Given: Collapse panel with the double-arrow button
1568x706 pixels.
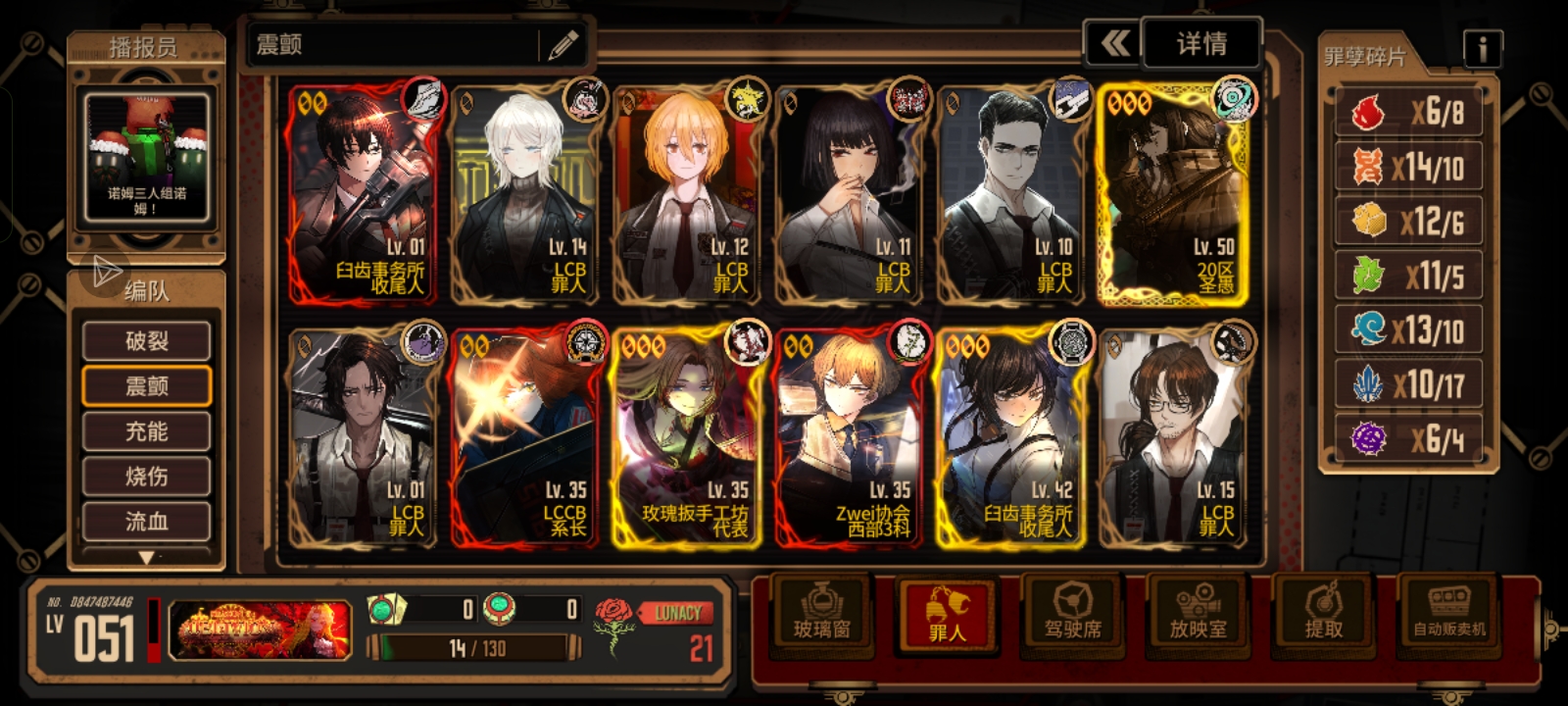Looking at the screenshot, I should pos(1114,44).
